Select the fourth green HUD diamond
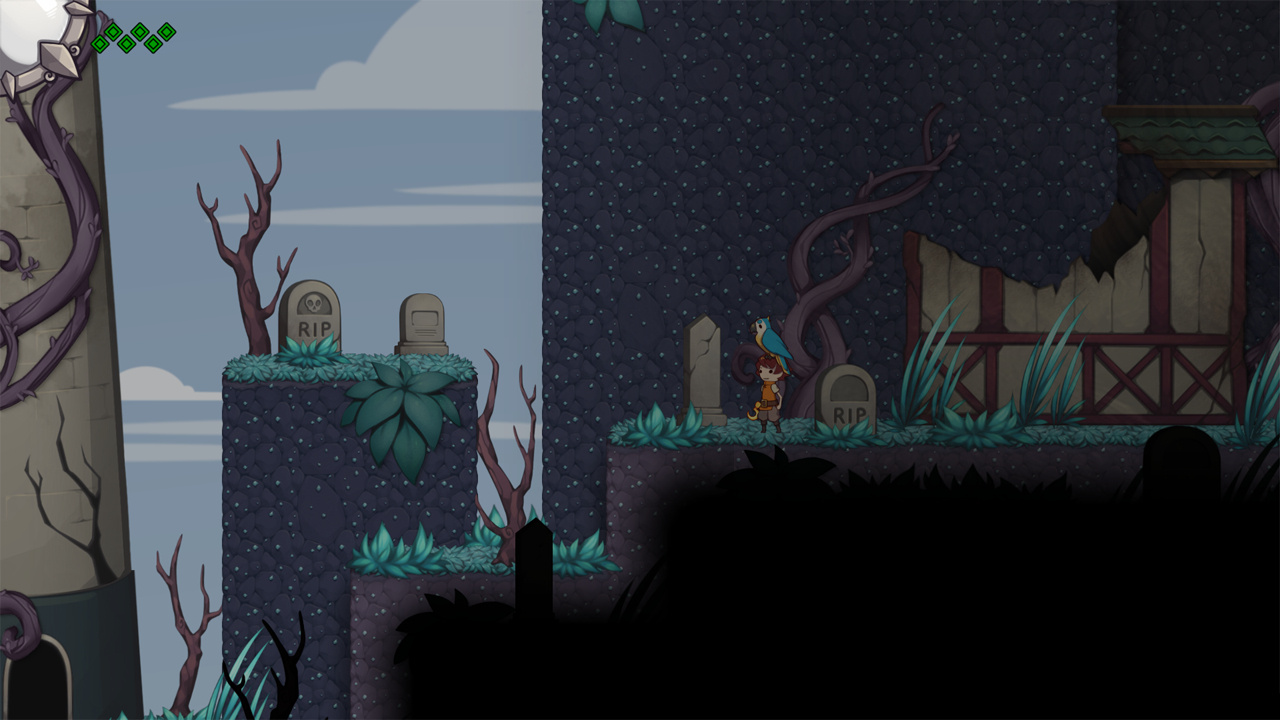The image size is (1280, 720). [139, 32]
